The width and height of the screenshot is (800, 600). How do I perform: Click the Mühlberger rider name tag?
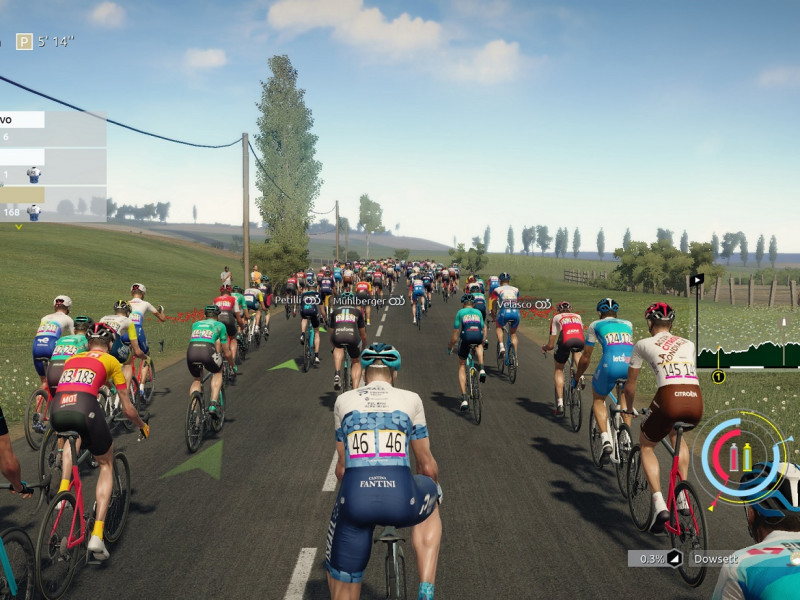click(367, 300)
